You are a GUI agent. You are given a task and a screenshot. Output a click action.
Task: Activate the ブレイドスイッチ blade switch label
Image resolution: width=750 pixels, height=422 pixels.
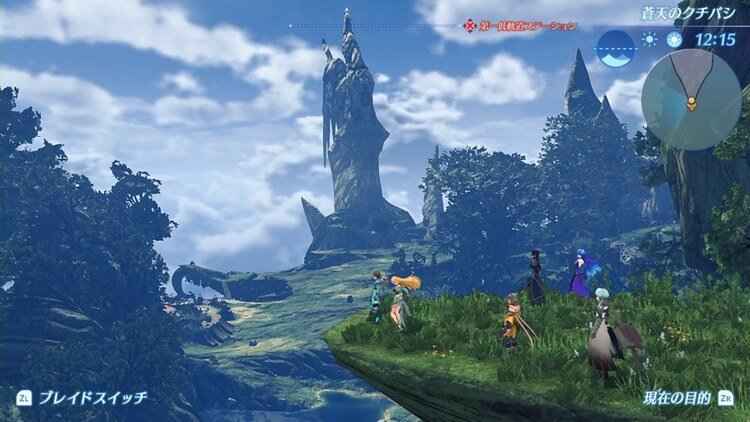(92, 397)
